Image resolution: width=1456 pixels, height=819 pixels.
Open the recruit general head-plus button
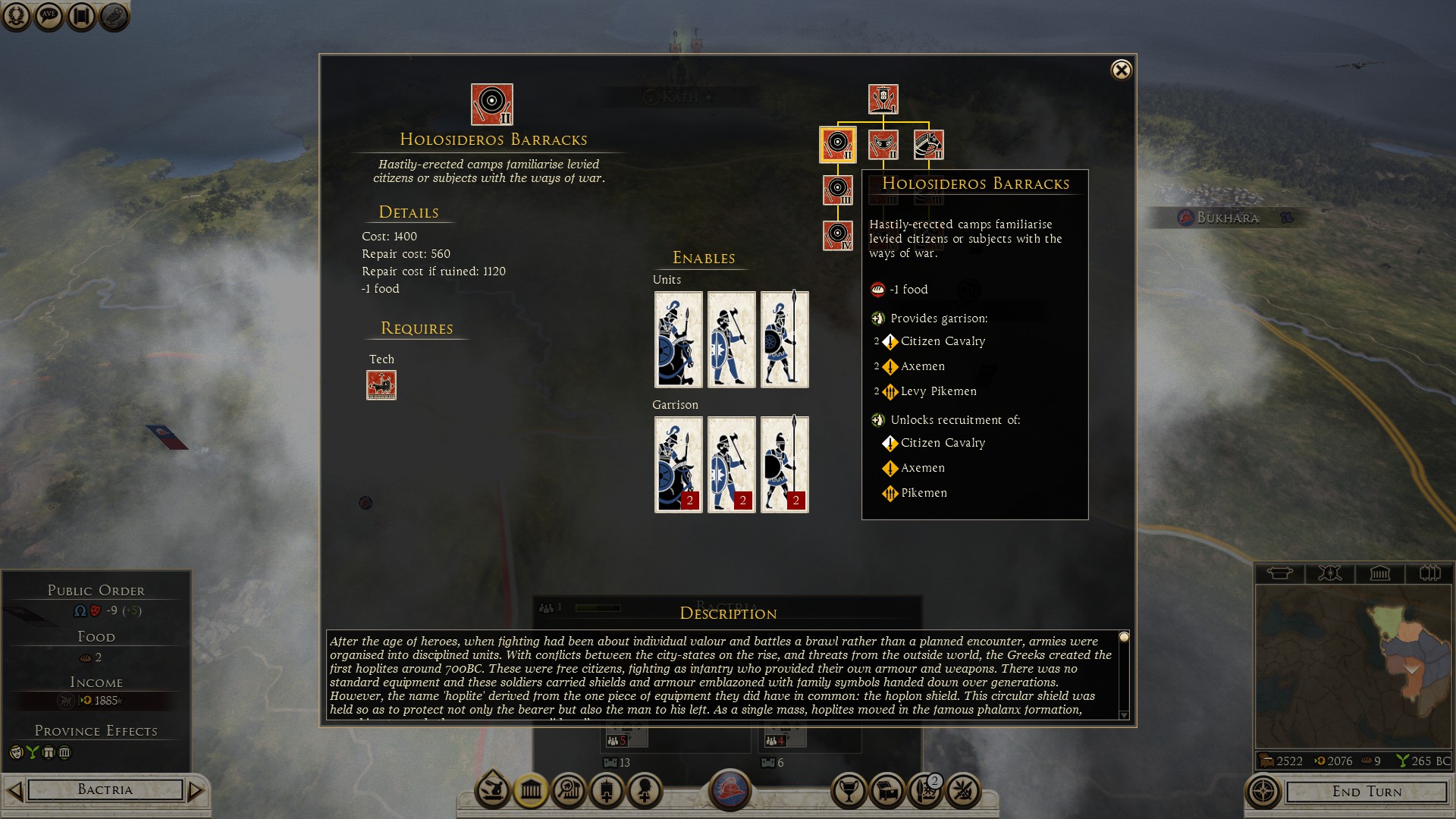(x=645, y=791)
